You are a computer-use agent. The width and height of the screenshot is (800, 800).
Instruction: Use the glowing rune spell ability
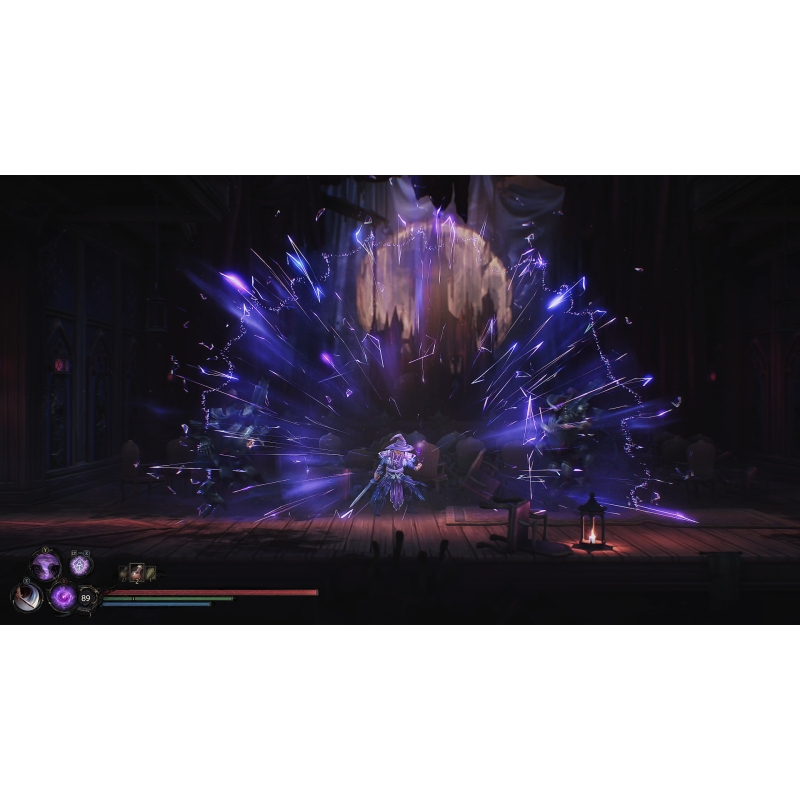[80, 566]
